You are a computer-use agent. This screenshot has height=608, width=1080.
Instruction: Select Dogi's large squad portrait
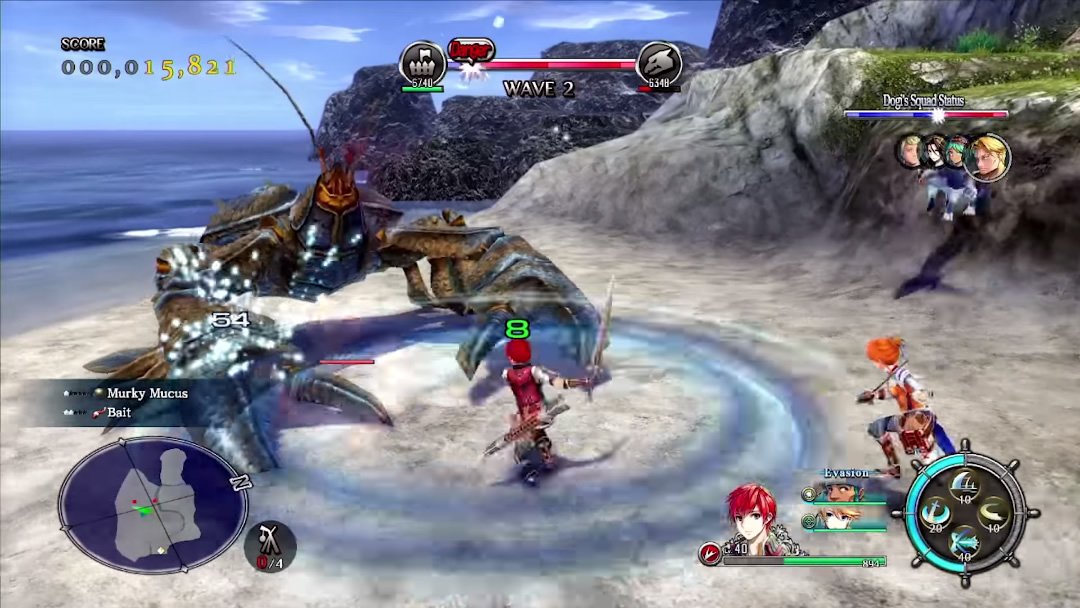[x=988, y=157]
